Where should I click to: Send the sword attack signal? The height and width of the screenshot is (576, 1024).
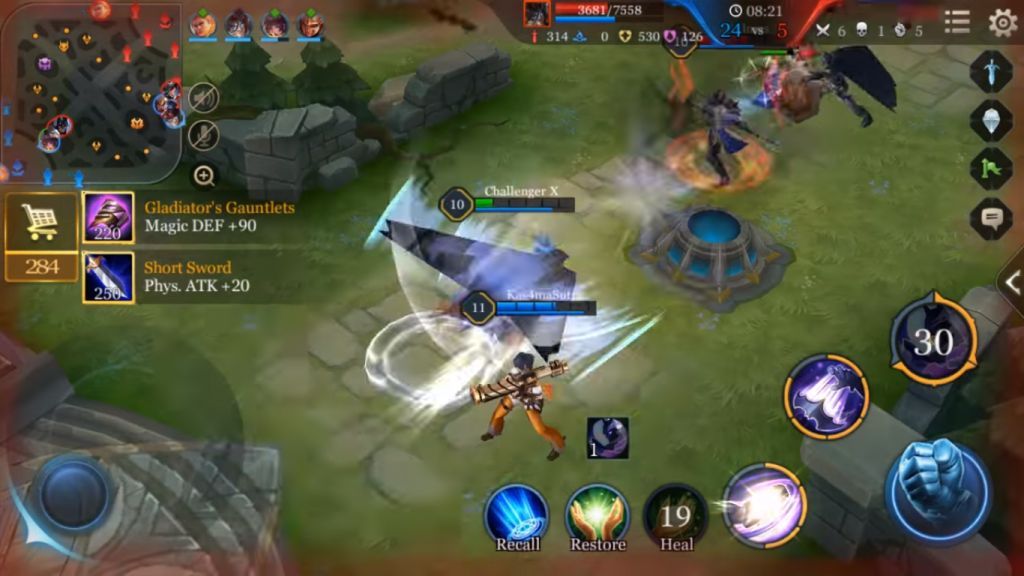coord(990,71)
